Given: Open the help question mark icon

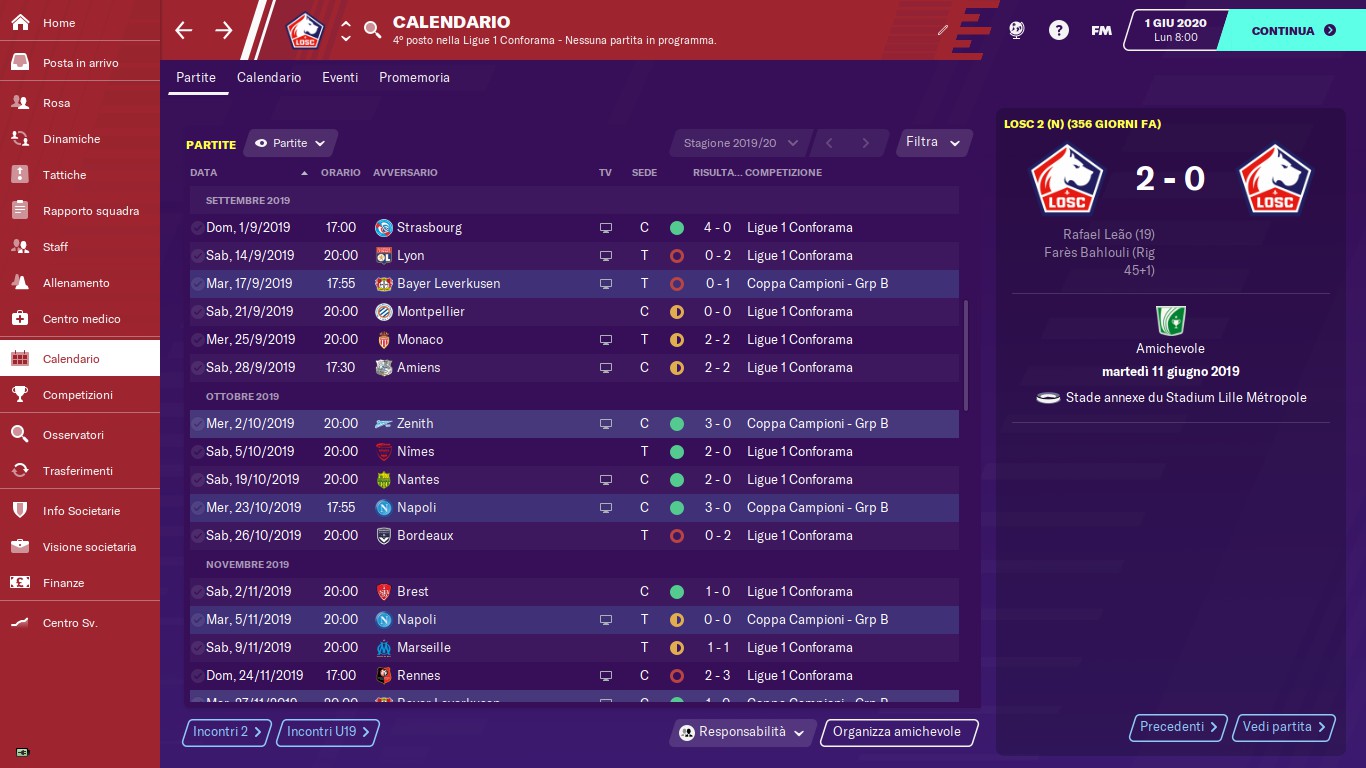Looking at the screenshot, I should point(1059,30).
